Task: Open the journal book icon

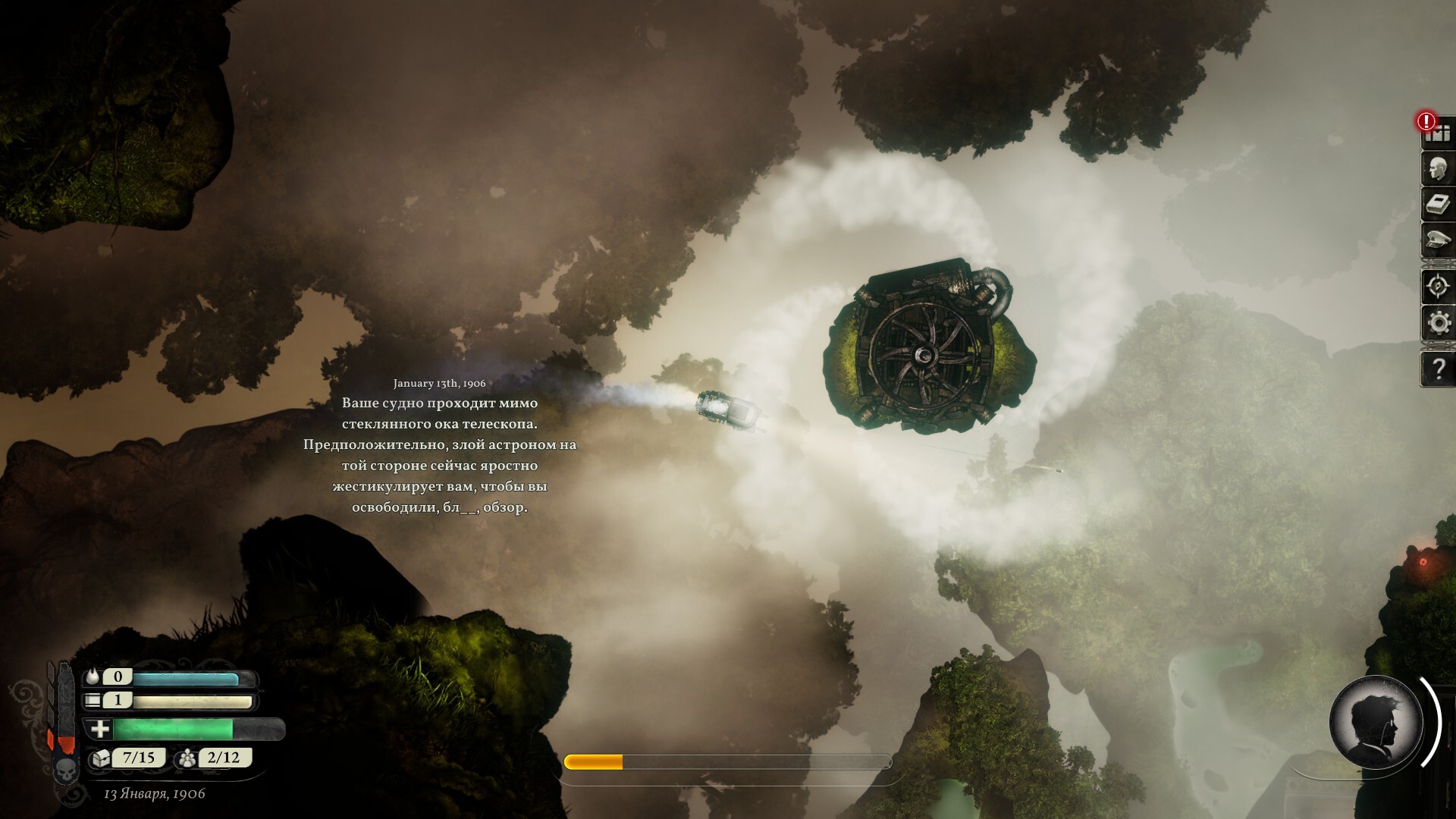Action: coord(1437,205)
